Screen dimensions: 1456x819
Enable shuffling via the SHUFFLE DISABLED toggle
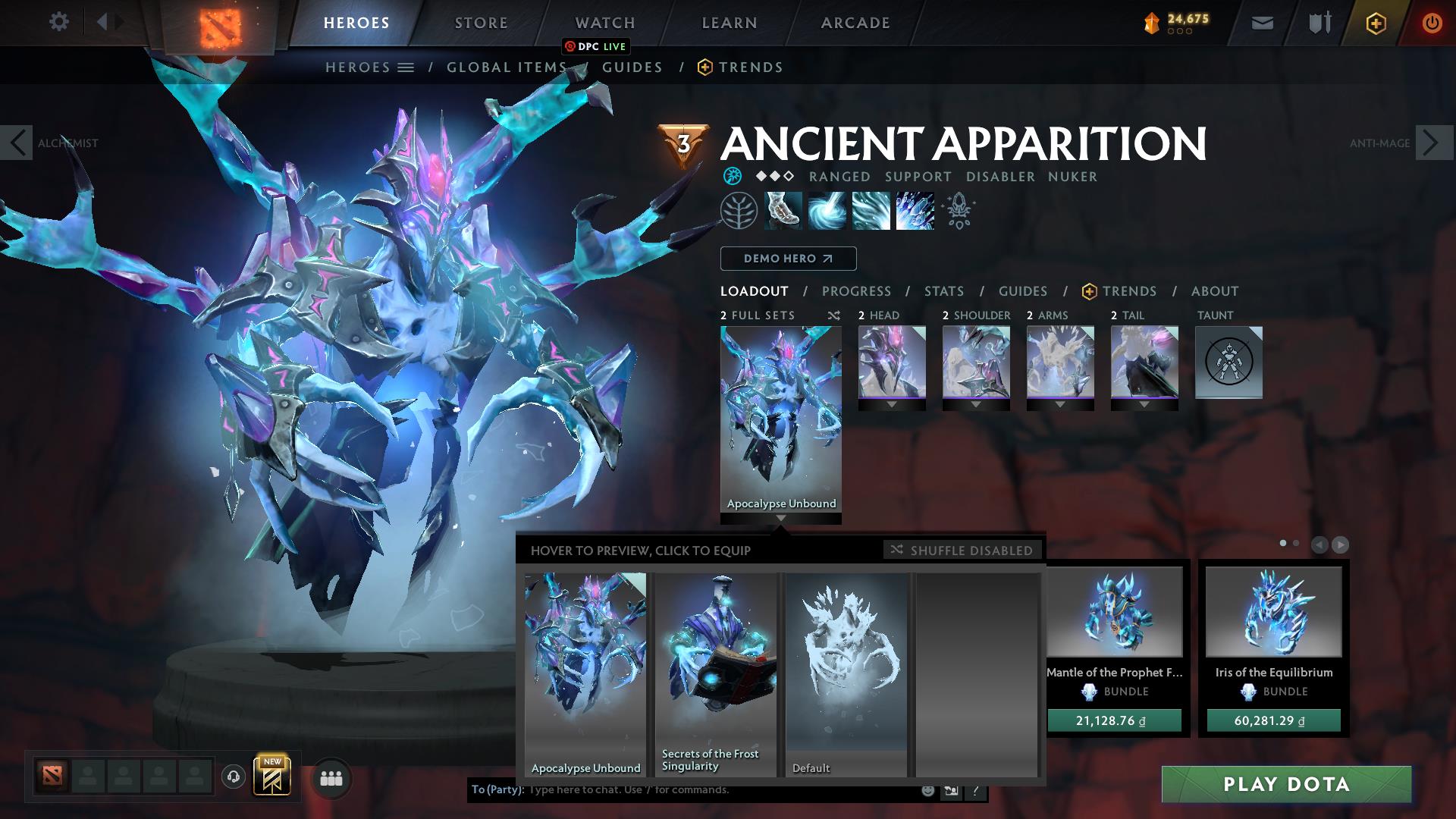[962, 551]
